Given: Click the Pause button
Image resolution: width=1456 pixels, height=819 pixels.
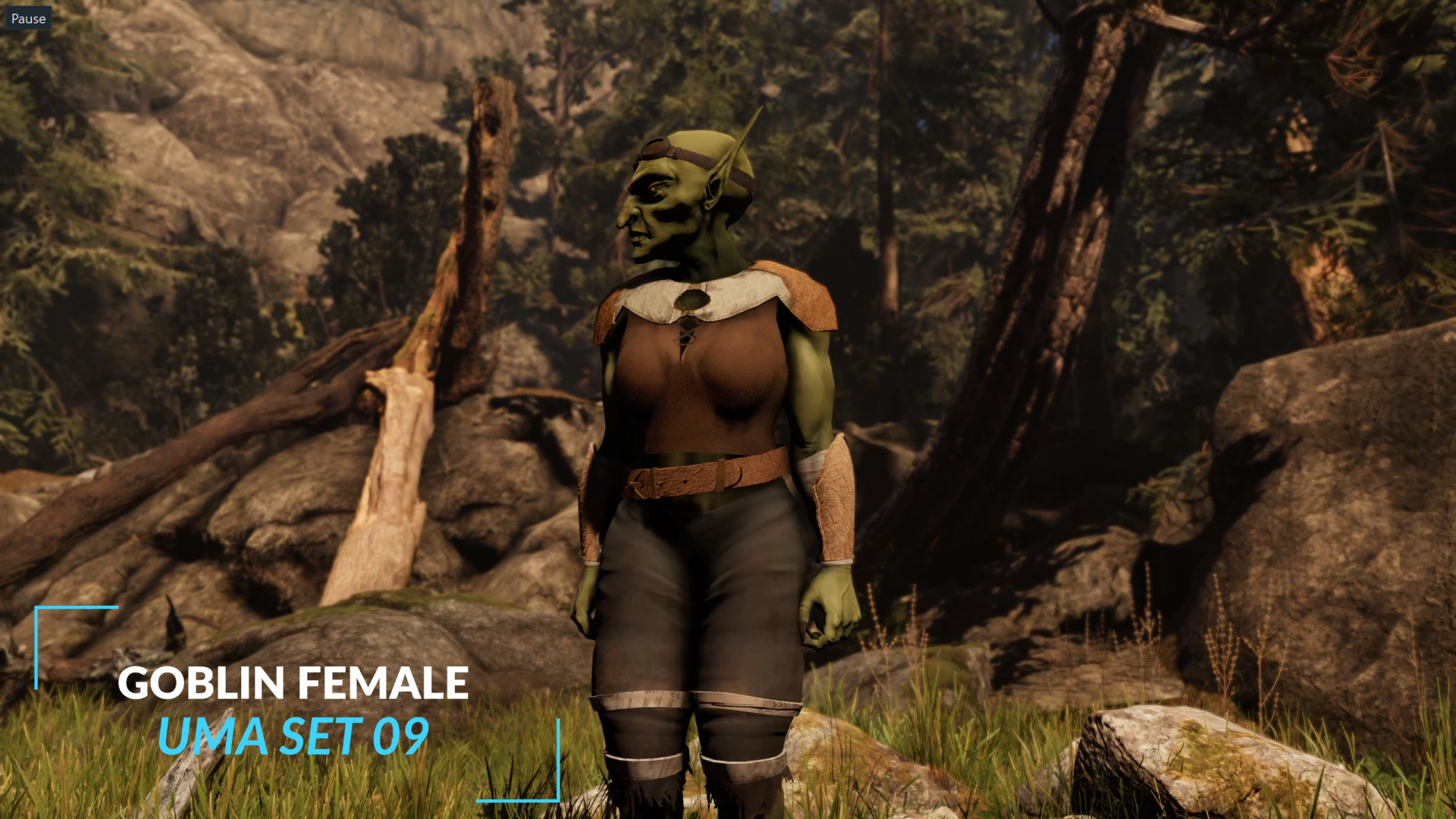Looking at the screenshot, I should (x=28, y=18).
